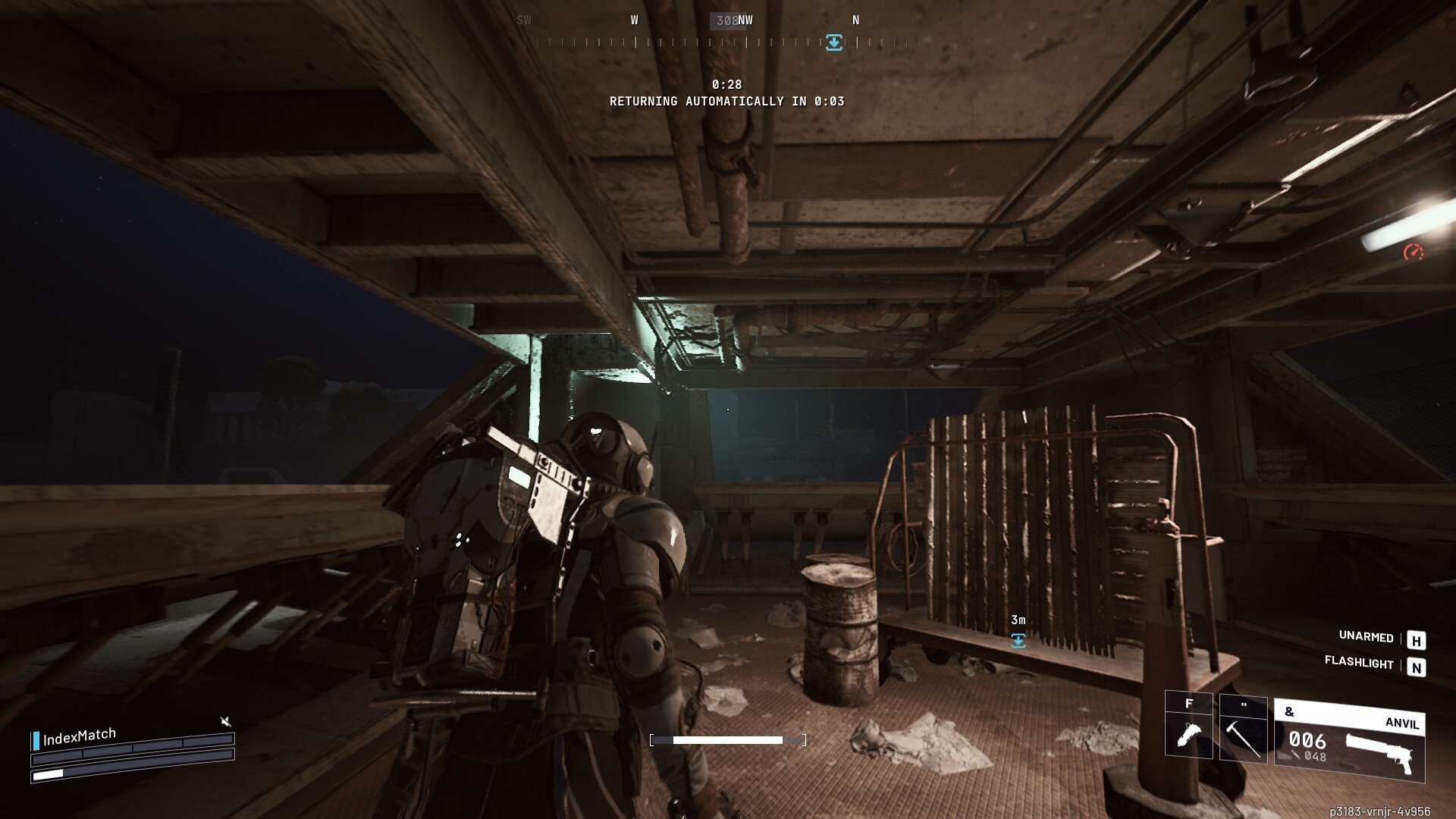Select the objective marker on the compass

(833, 42)
